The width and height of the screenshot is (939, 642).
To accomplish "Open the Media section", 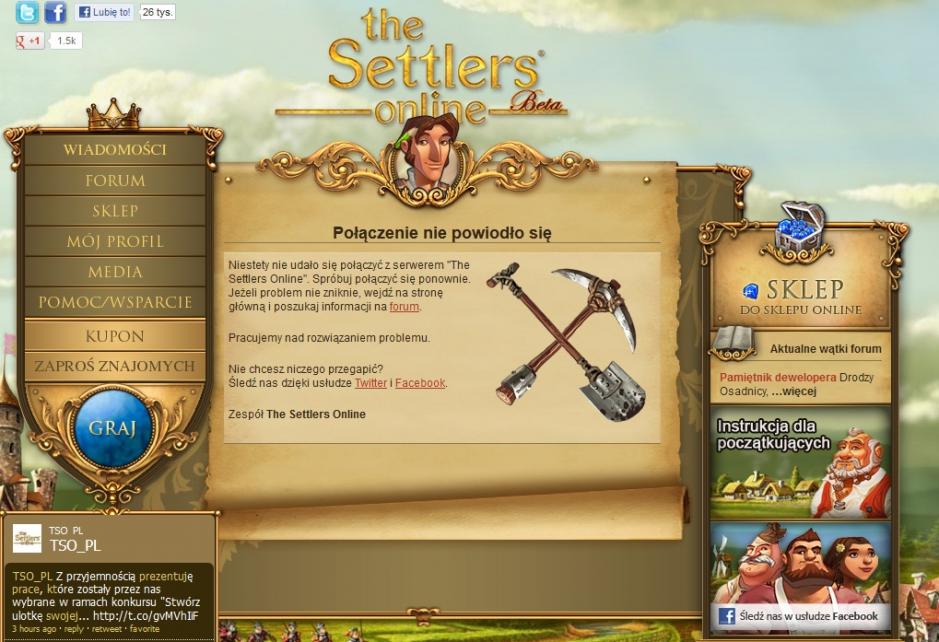I will click(x=115, y=272).
